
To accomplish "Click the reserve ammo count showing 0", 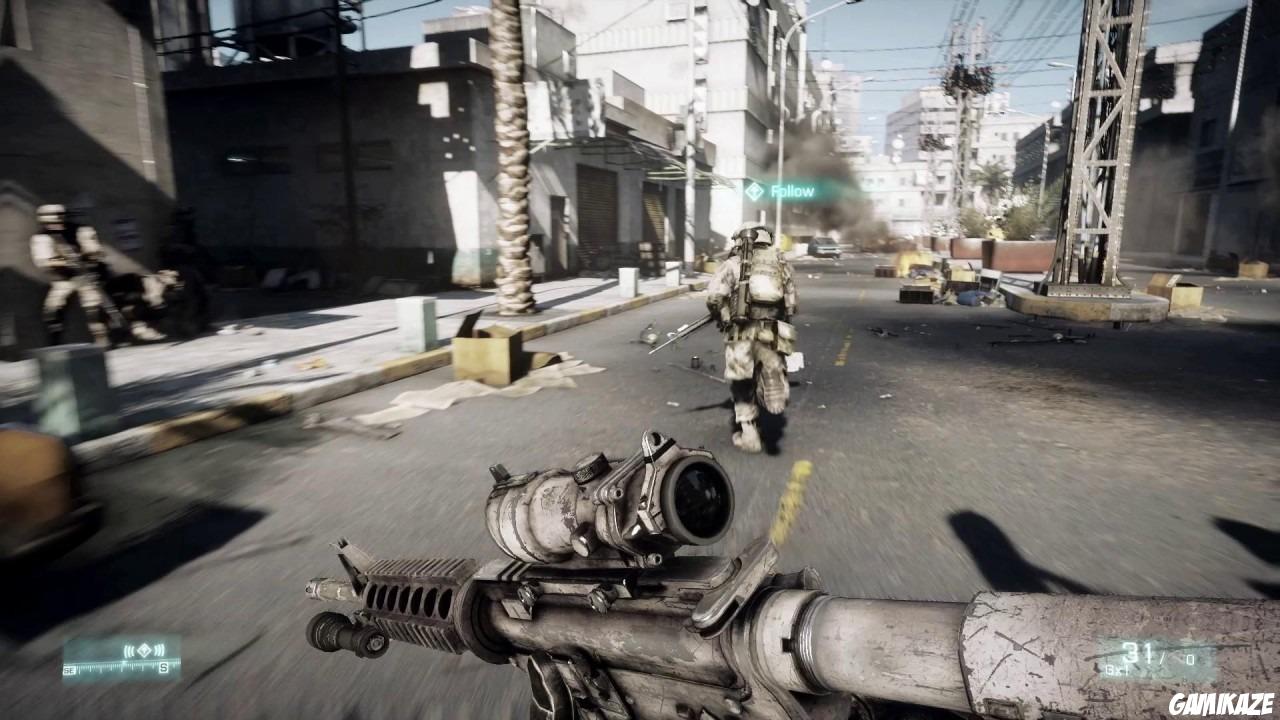I will 1190,658.
